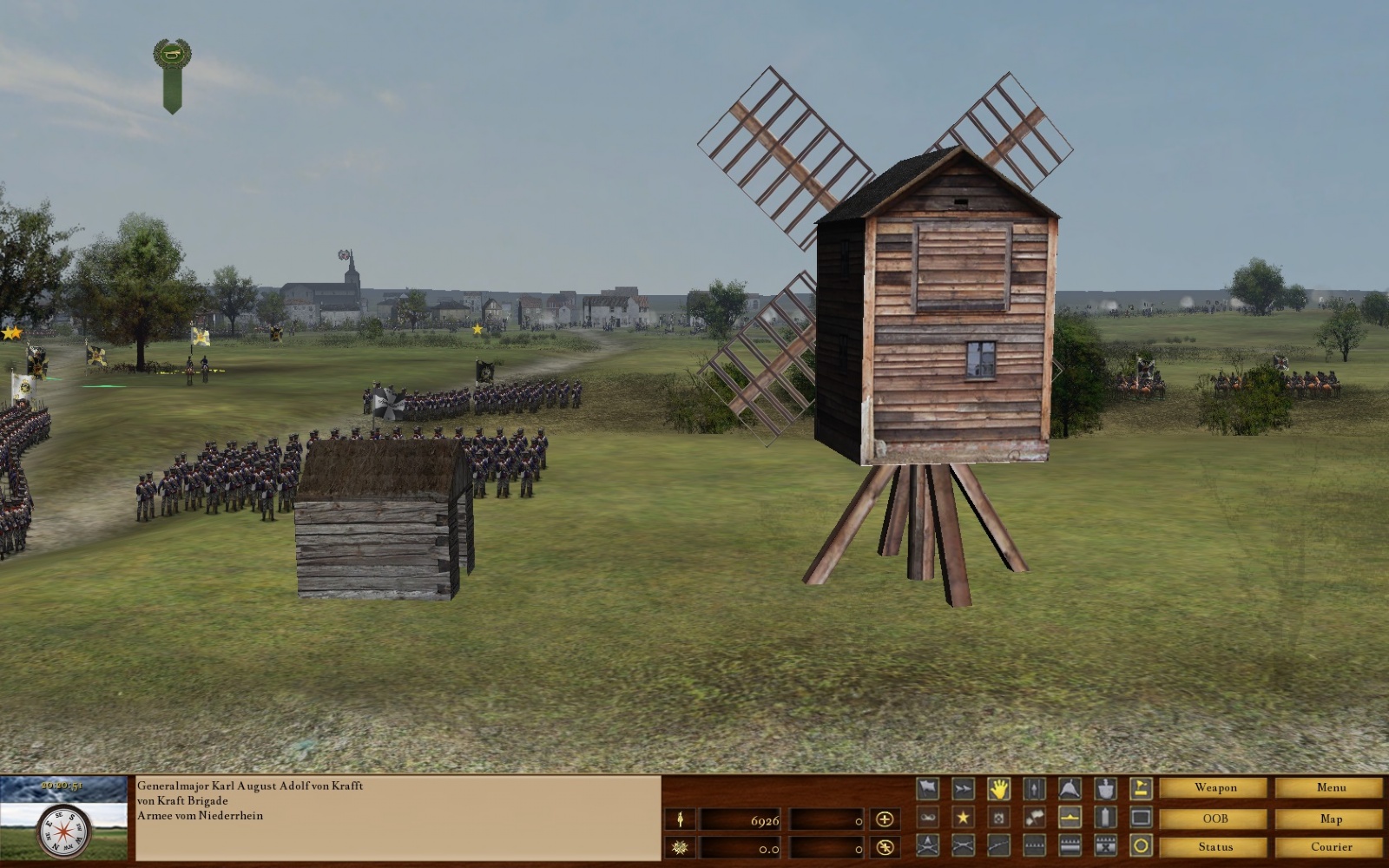Select the shako hat icon
The height and width of the screenshot is (868, 1389).
click(1105, 789)
